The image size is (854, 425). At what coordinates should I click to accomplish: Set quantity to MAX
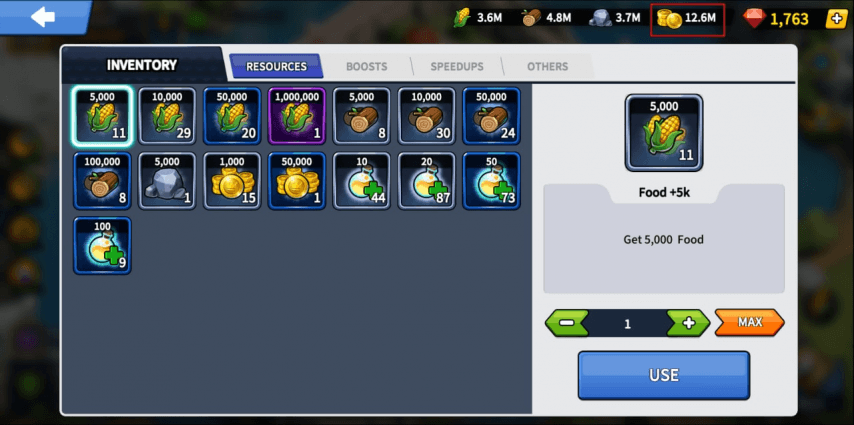[x=749, y=323]
